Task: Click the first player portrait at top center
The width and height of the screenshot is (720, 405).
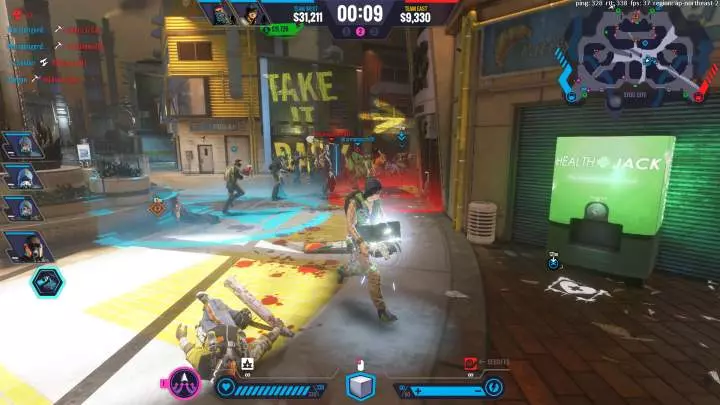Action: [218, 13]
